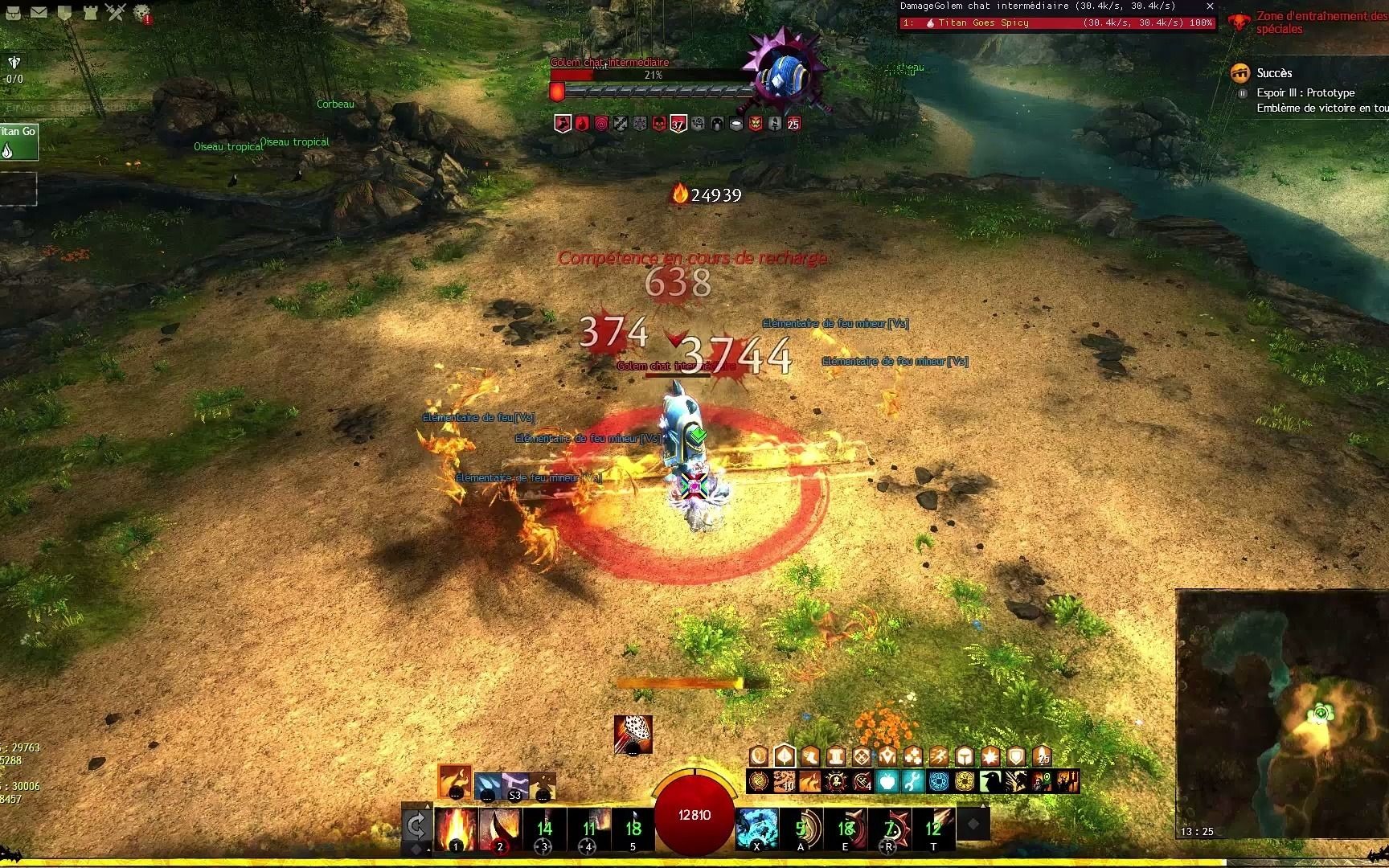Click the burning condition stack showing 37
1389x868 pixels.
click(678, 125)
